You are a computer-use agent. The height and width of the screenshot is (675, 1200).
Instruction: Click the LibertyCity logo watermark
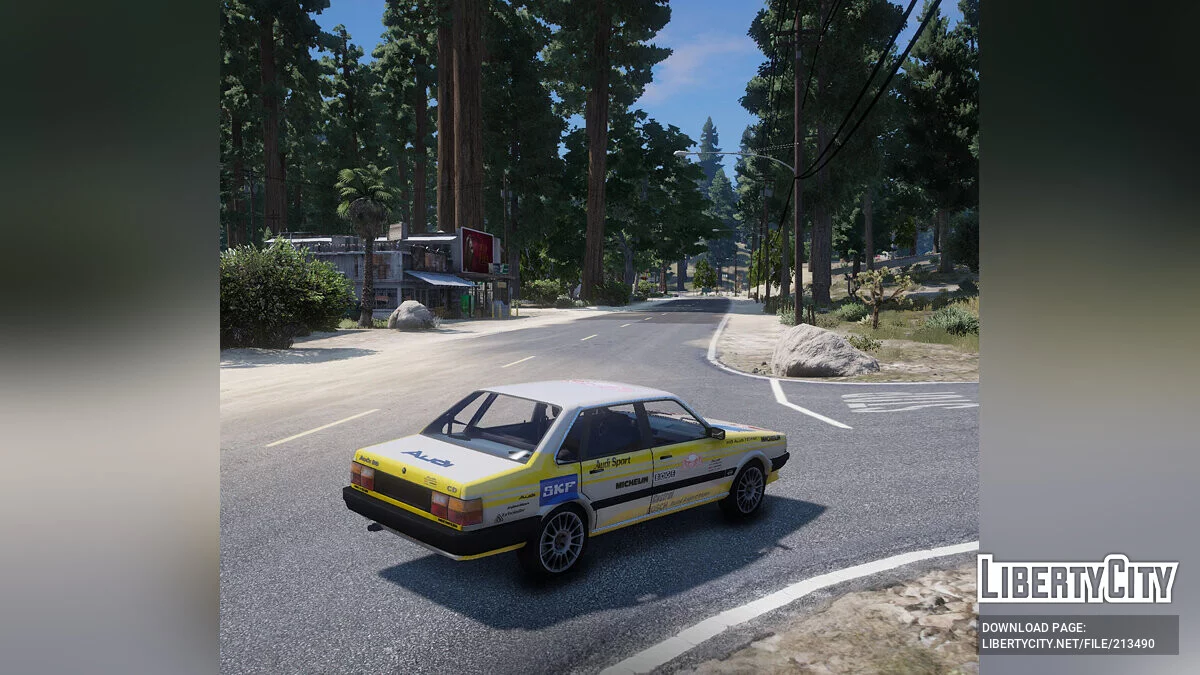[x=1077, y=579]
